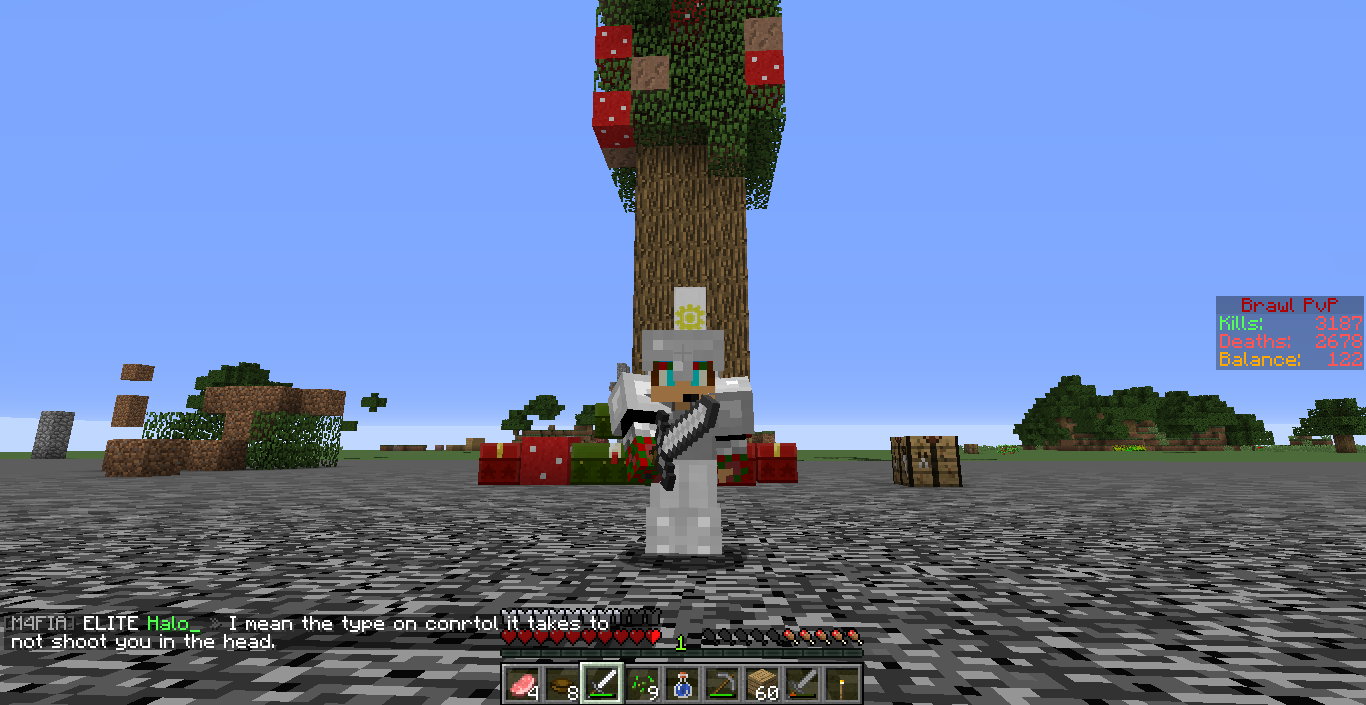
Task: Select the raw porkchop hotbar slot
Action: (521, 684)
